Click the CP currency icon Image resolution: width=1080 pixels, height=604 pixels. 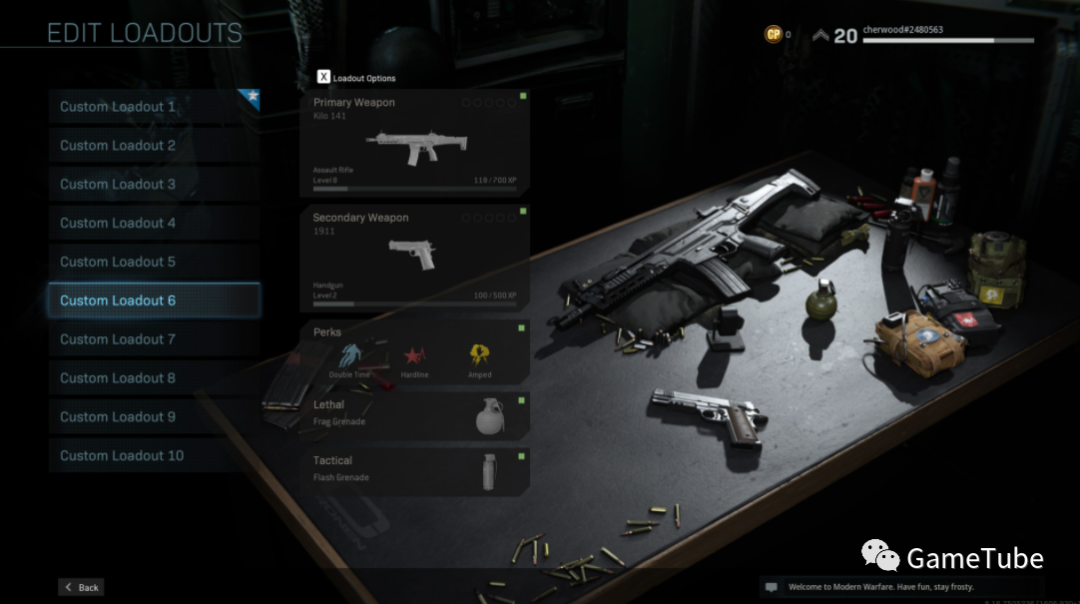tap(773, 35)
